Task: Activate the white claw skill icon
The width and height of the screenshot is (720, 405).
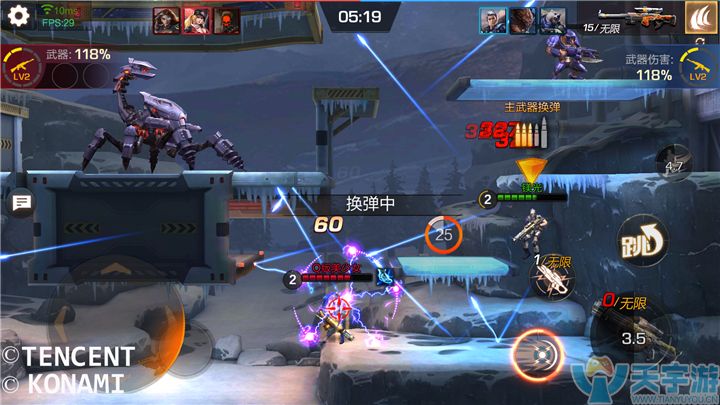Action: coord(699,18)
